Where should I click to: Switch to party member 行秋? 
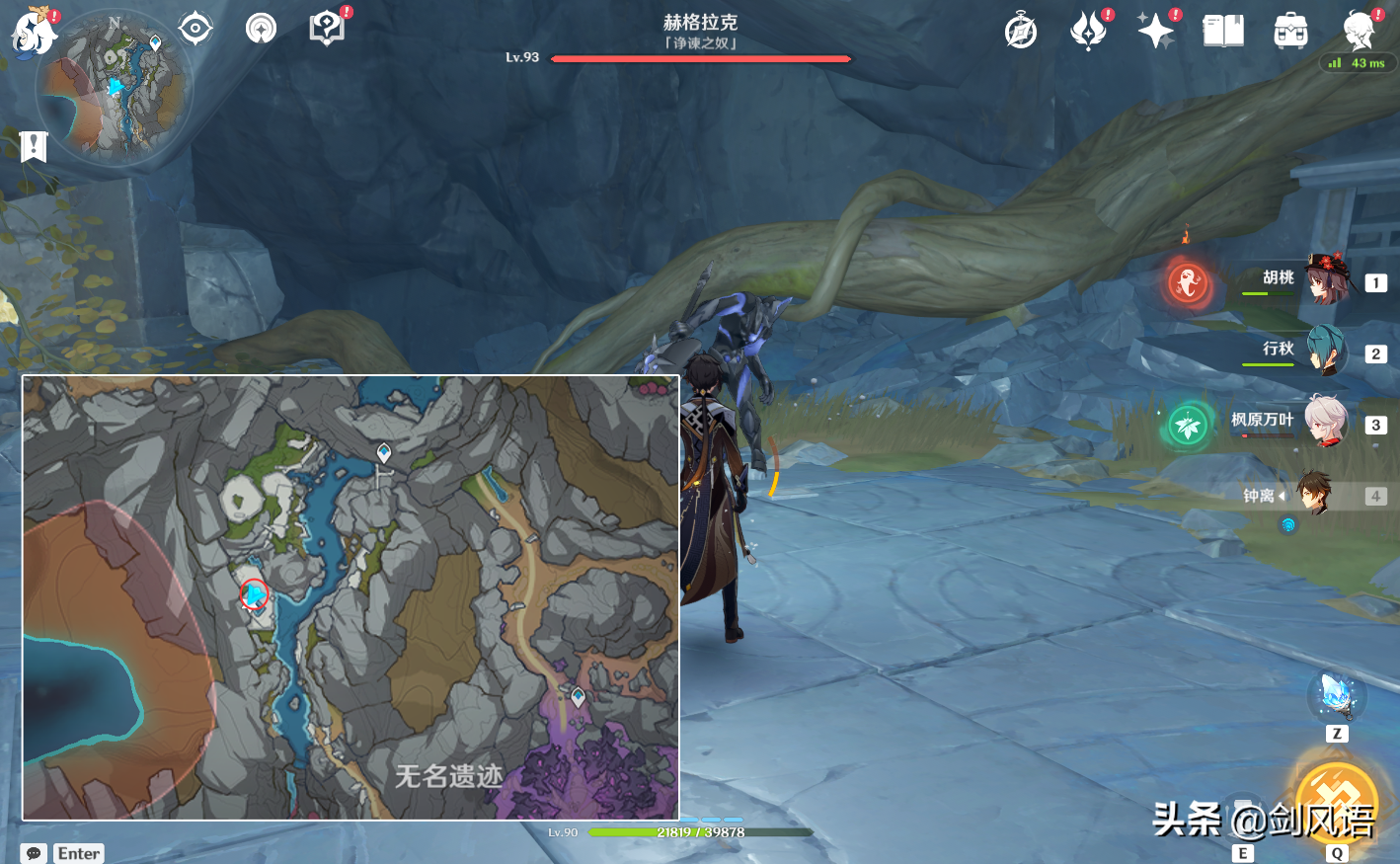coord(1326,353)
